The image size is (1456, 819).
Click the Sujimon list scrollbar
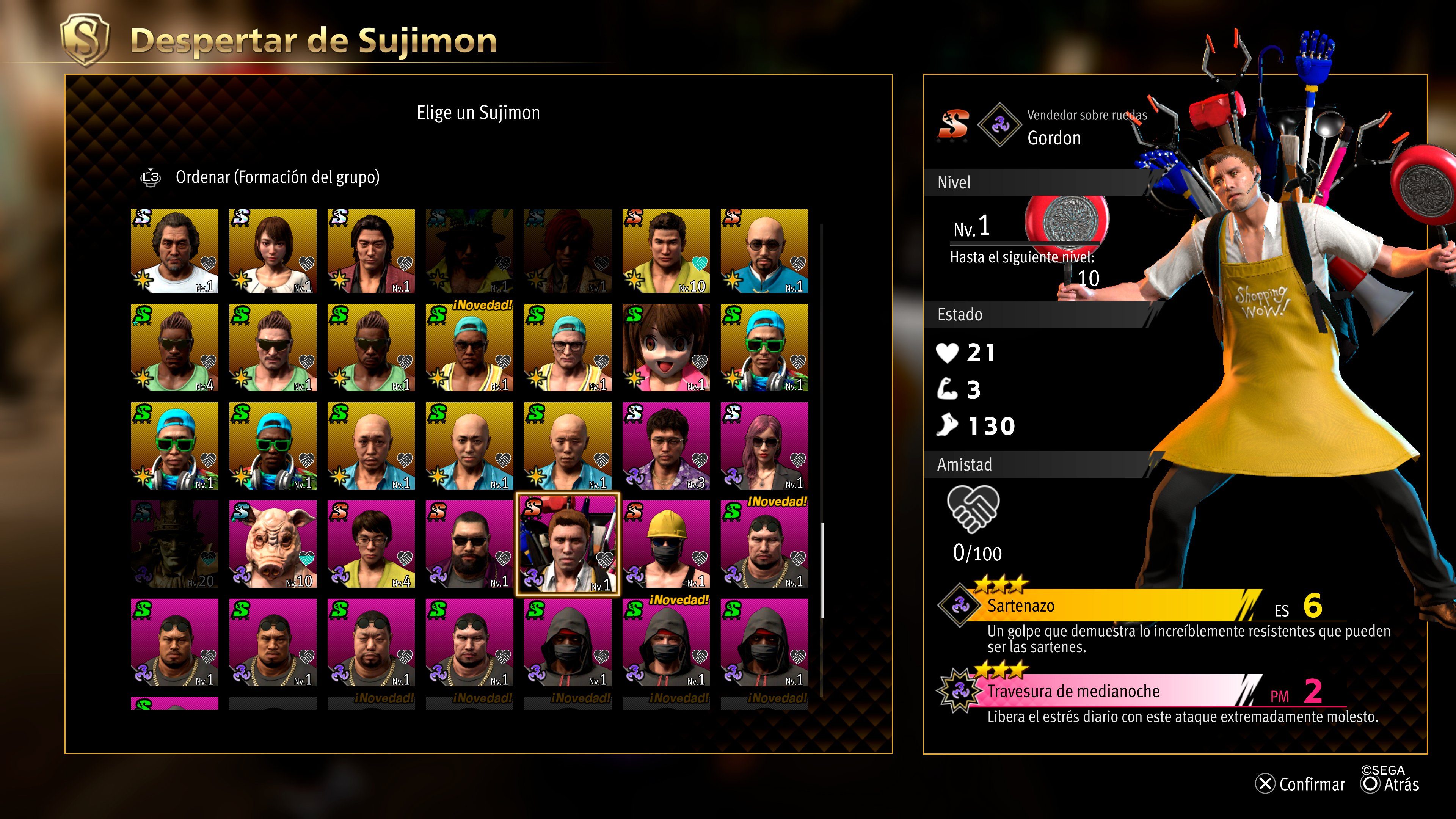pos(822,571)
